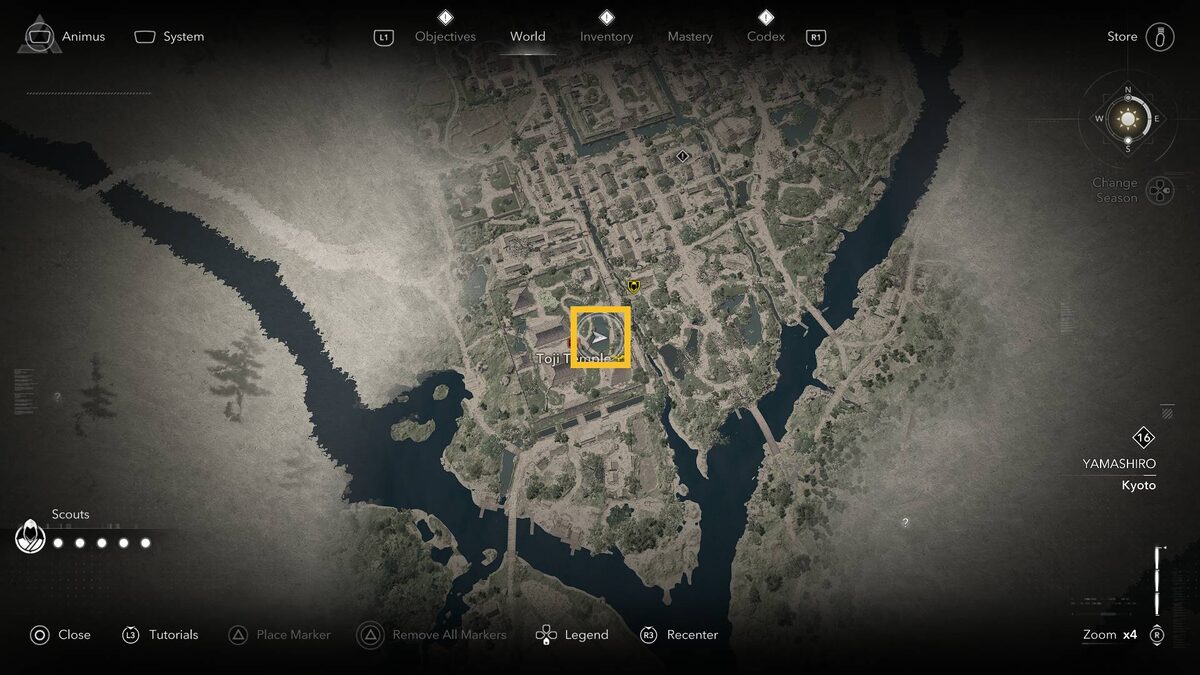Switch to the Objectives tab
1200x675 pixels.
[445, 37]
